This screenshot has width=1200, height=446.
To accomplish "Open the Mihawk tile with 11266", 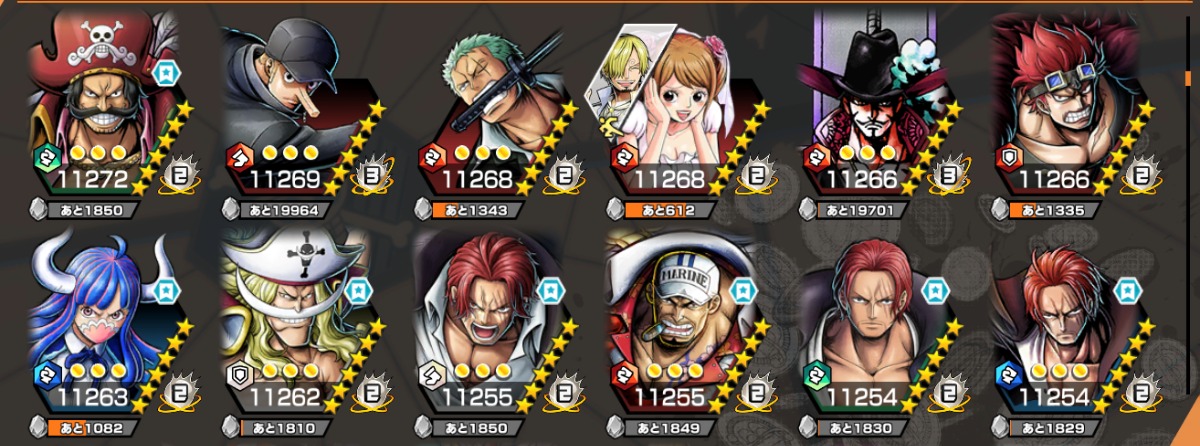I will (x=874, y=105).
